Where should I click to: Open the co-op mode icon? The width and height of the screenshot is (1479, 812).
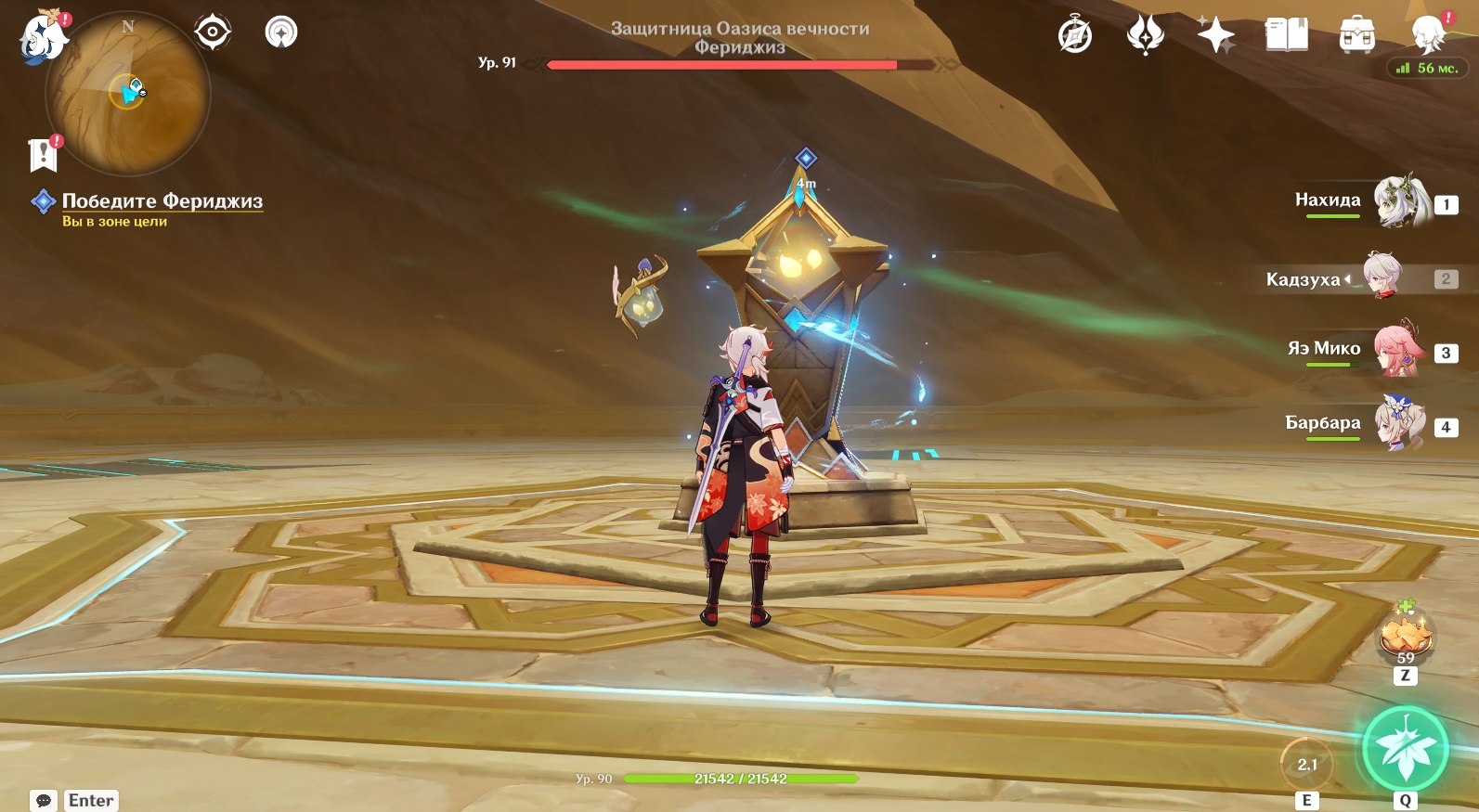click(281, 32)
